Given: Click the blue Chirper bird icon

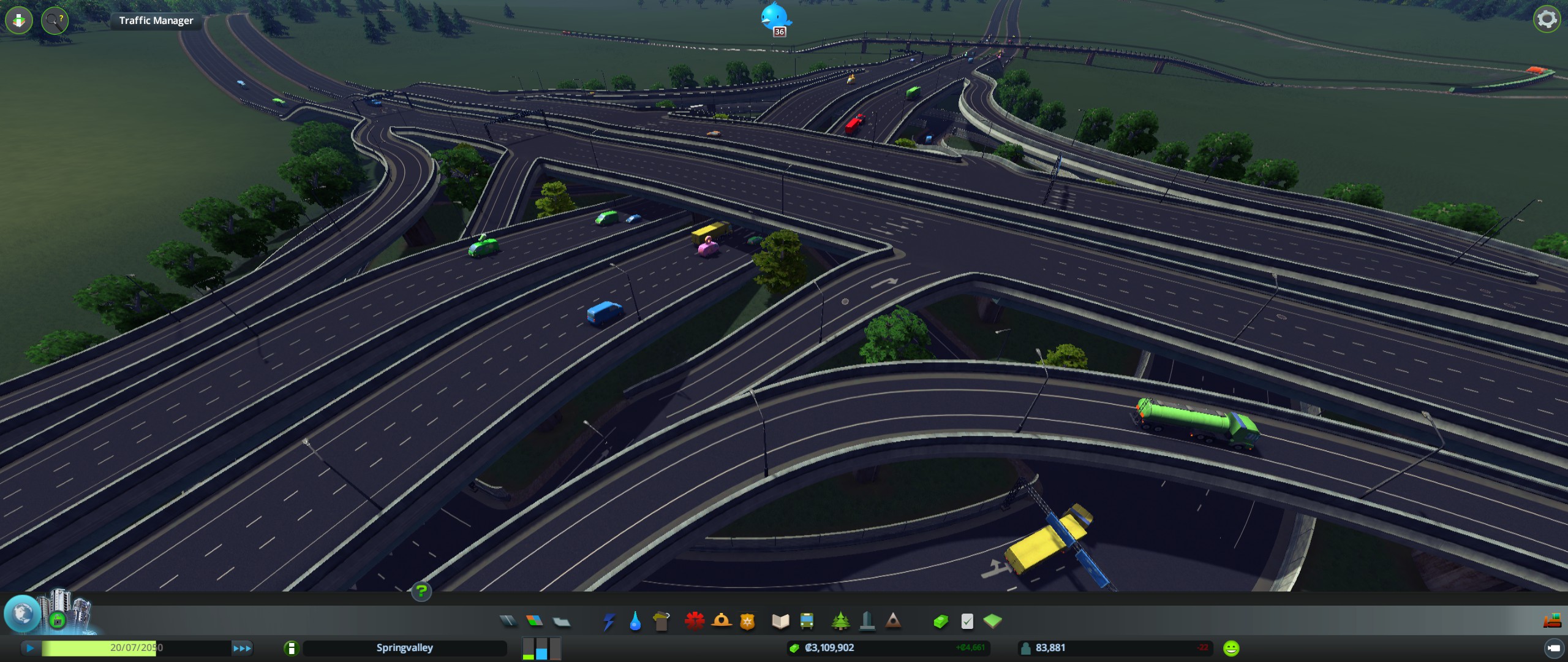Looking at the screenshot, I should [x=775, y=16].
